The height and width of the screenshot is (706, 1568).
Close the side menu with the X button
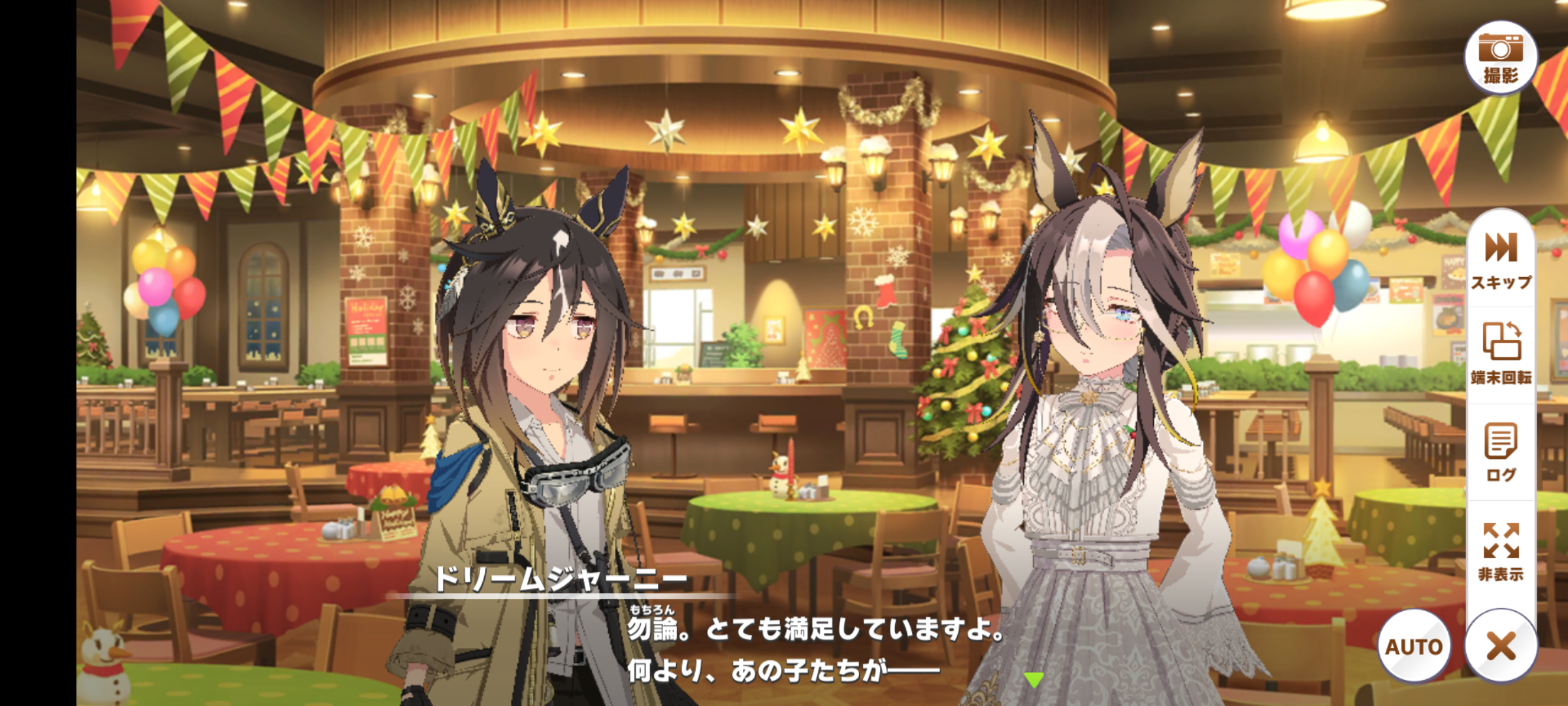(x=1501, y=646)
